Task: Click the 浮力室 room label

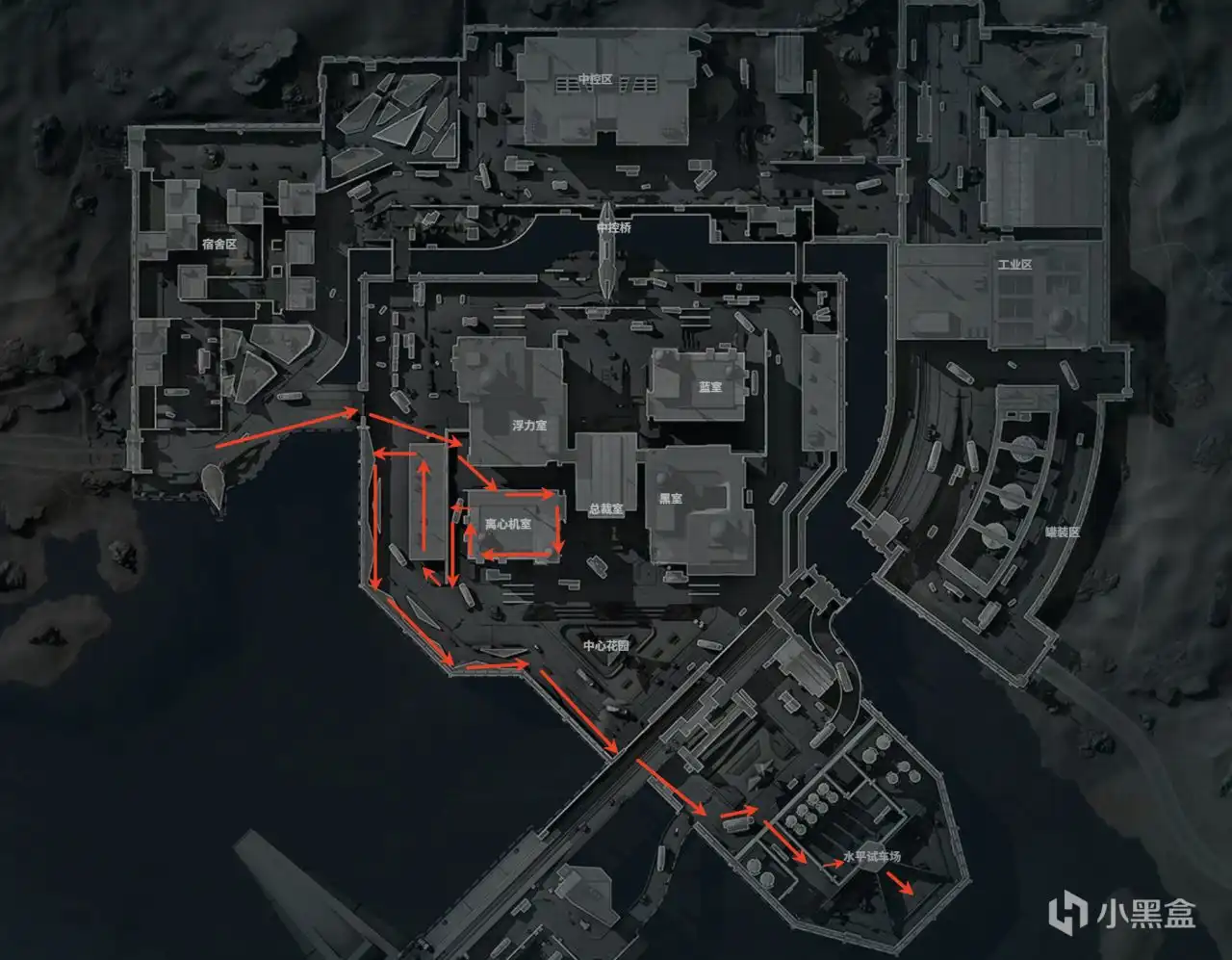Action: (x=529, y=426)
